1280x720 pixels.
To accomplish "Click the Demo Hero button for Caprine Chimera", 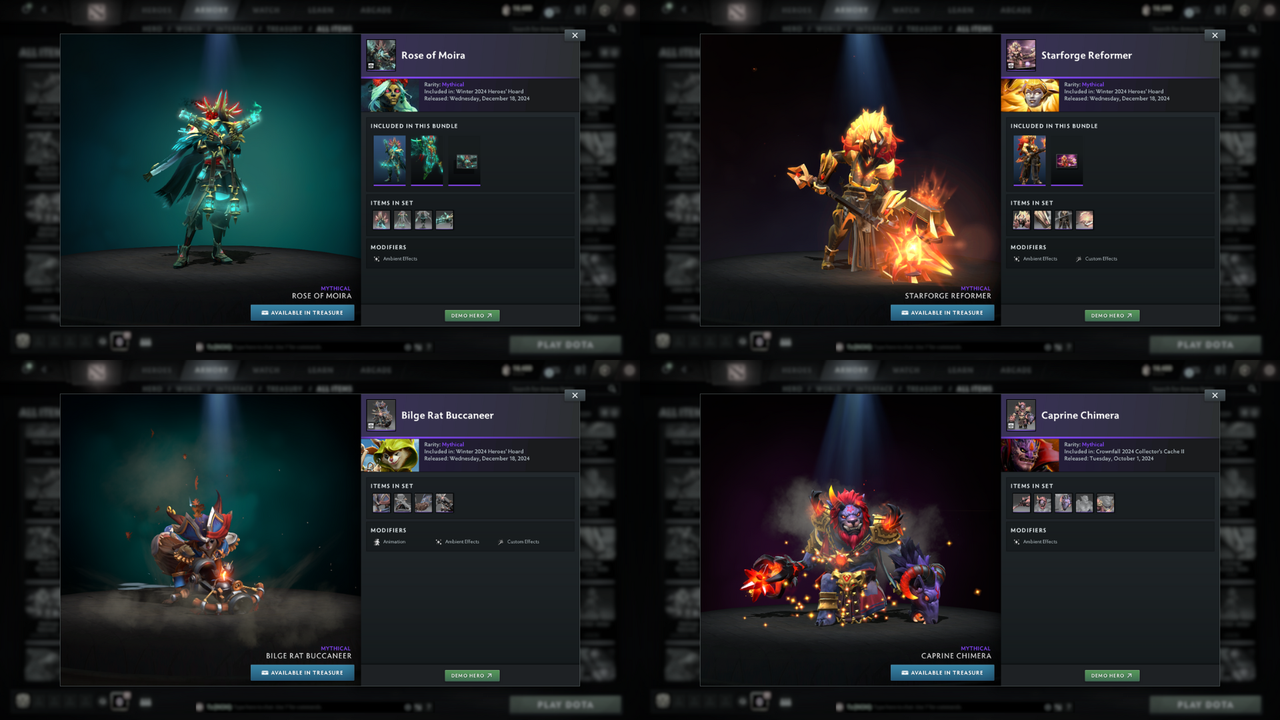I will pyautogui.click(x=1111, y=675).
